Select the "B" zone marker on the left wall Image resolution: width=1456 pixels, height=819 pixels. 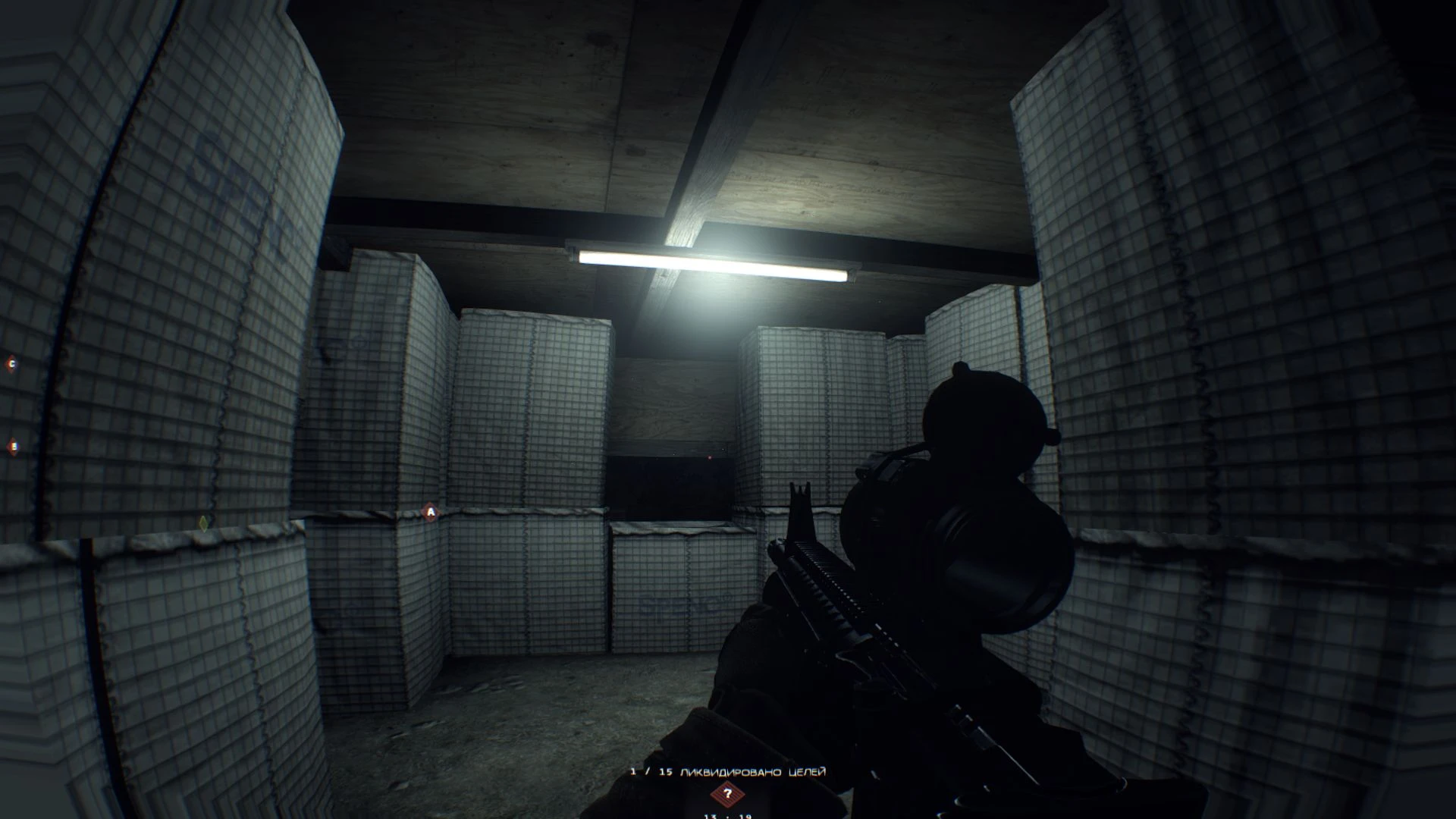pyautogui.click(x=14, y=446)
